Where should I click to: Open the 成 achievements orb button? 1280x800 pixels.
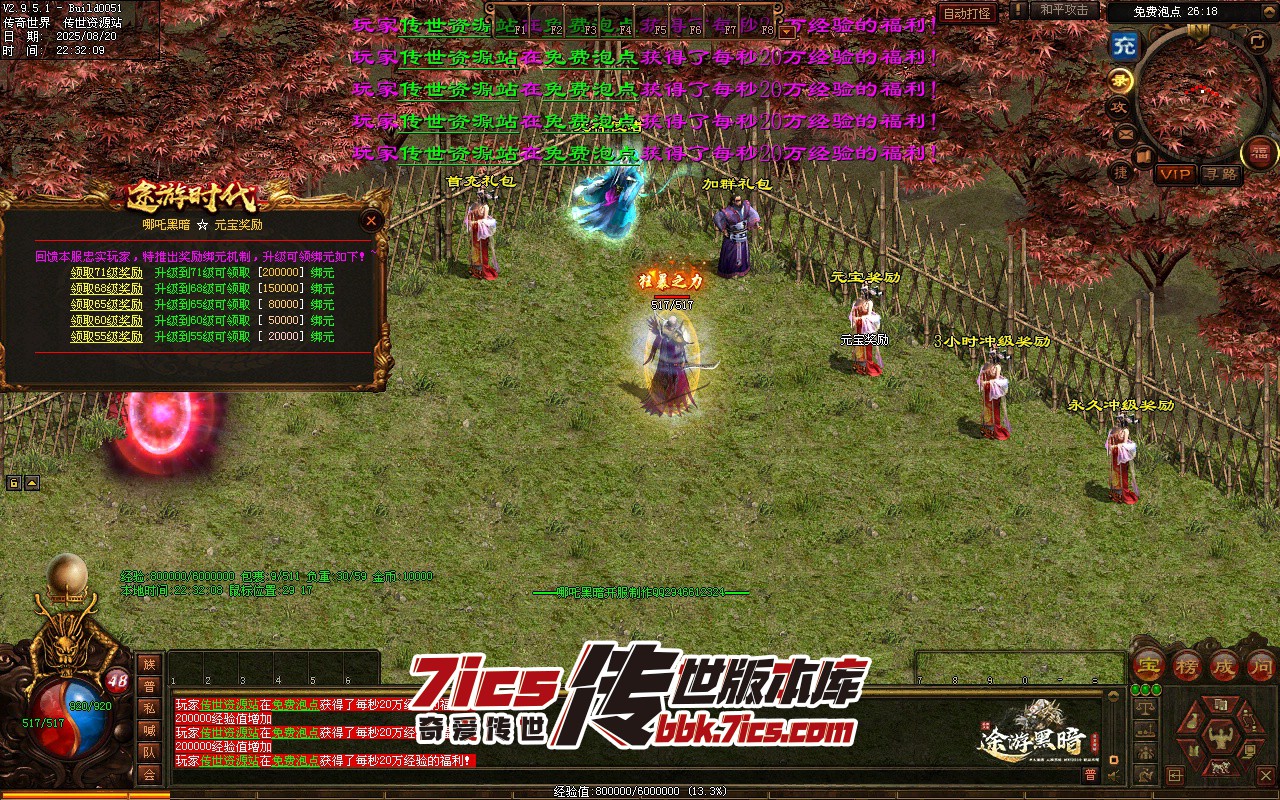coord(1224,666)
